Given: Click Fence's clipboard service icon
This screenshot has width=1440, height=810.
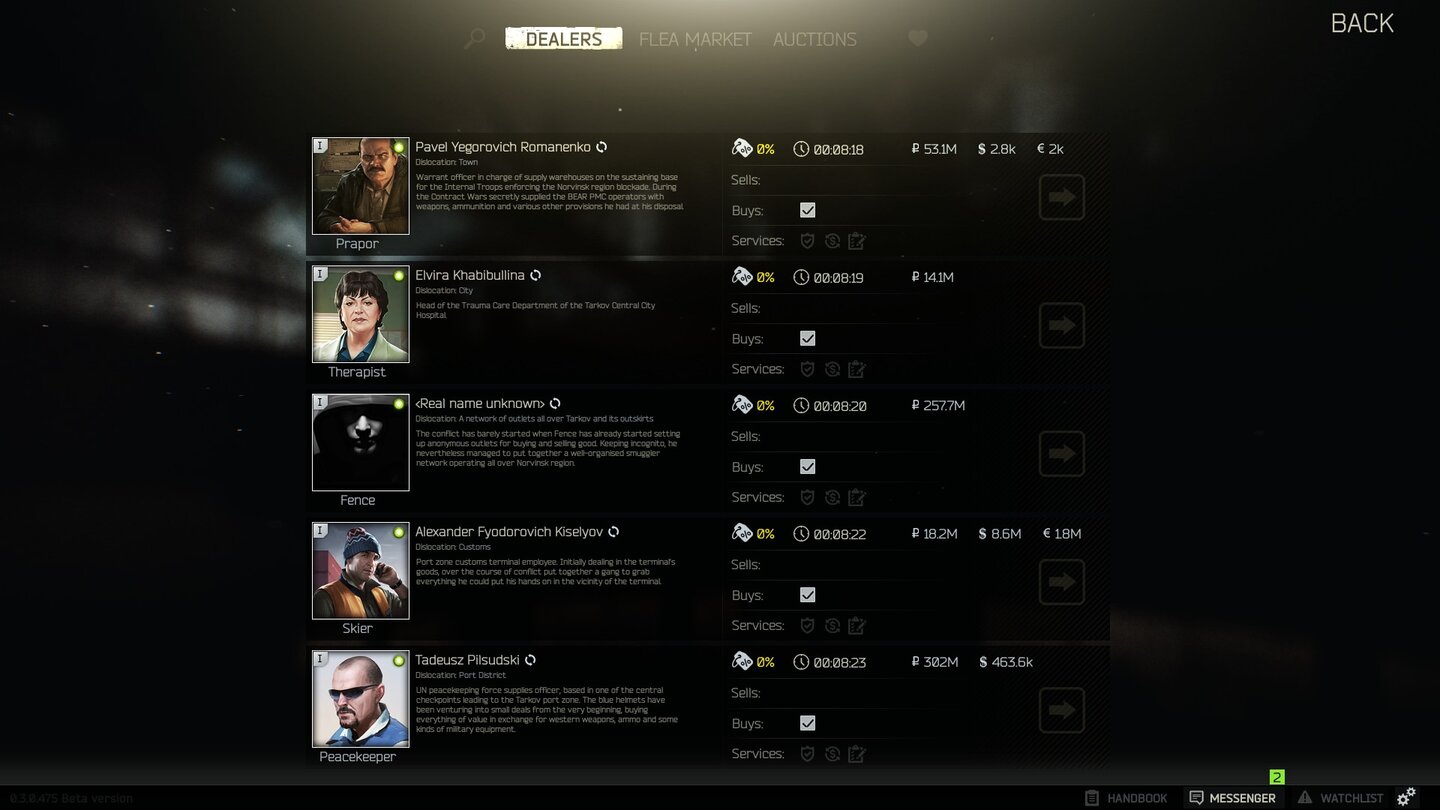Looking at the screenshot, I should coord(857,497).
